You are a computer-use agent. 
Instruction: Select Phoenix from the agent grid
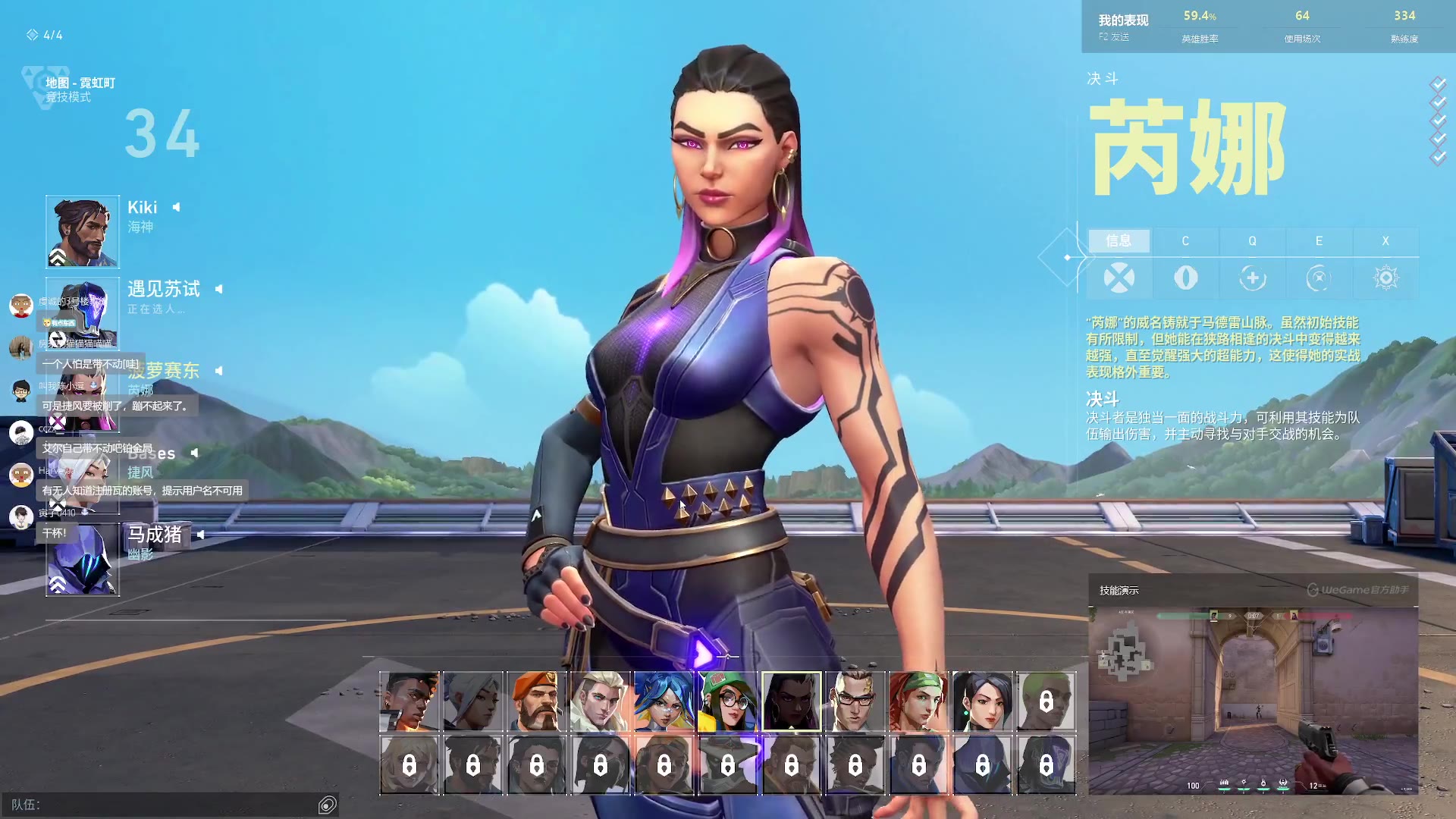point(409,701)
